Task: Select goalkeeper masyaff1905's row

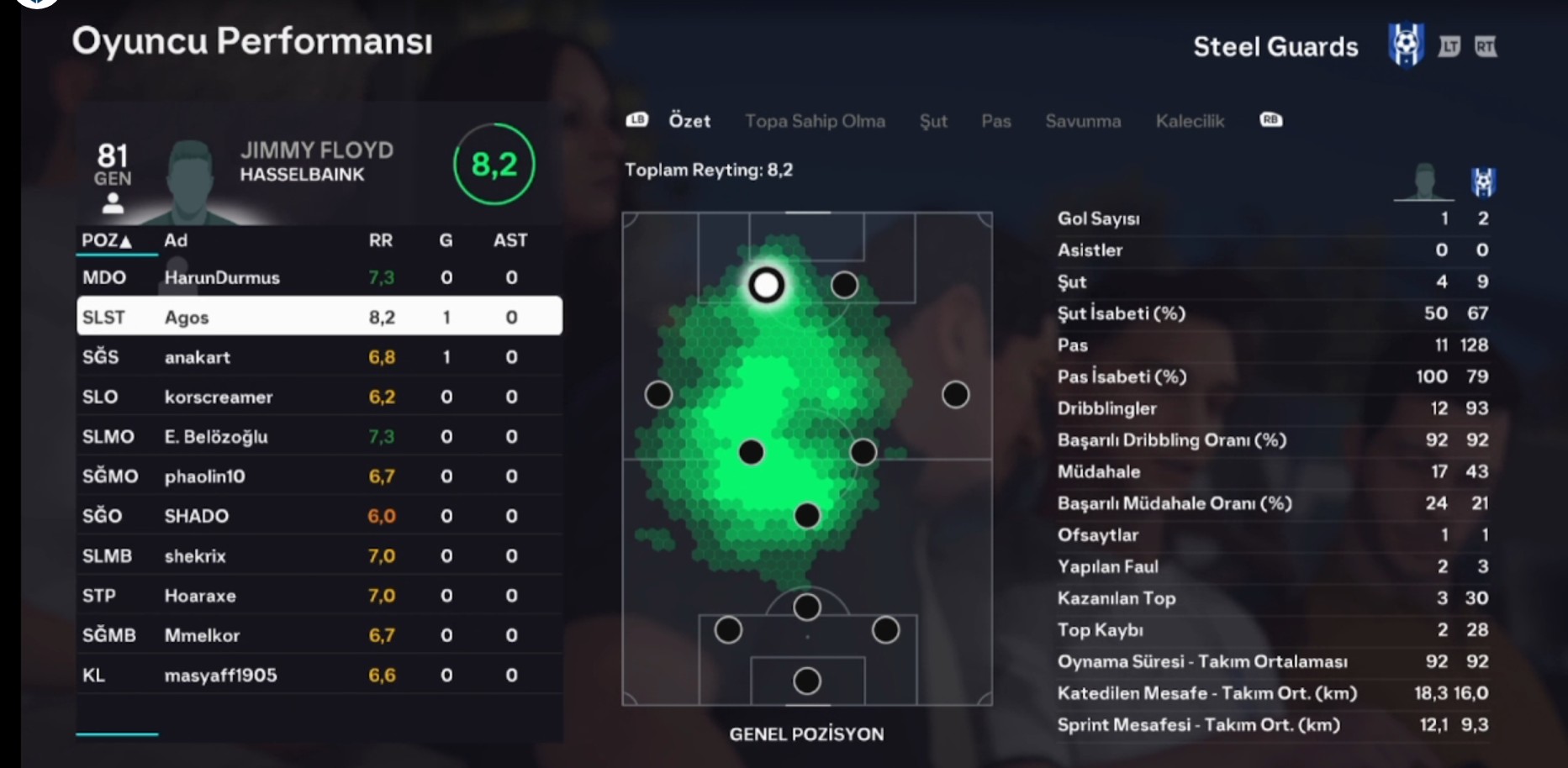Action: [x=319, y=675]
